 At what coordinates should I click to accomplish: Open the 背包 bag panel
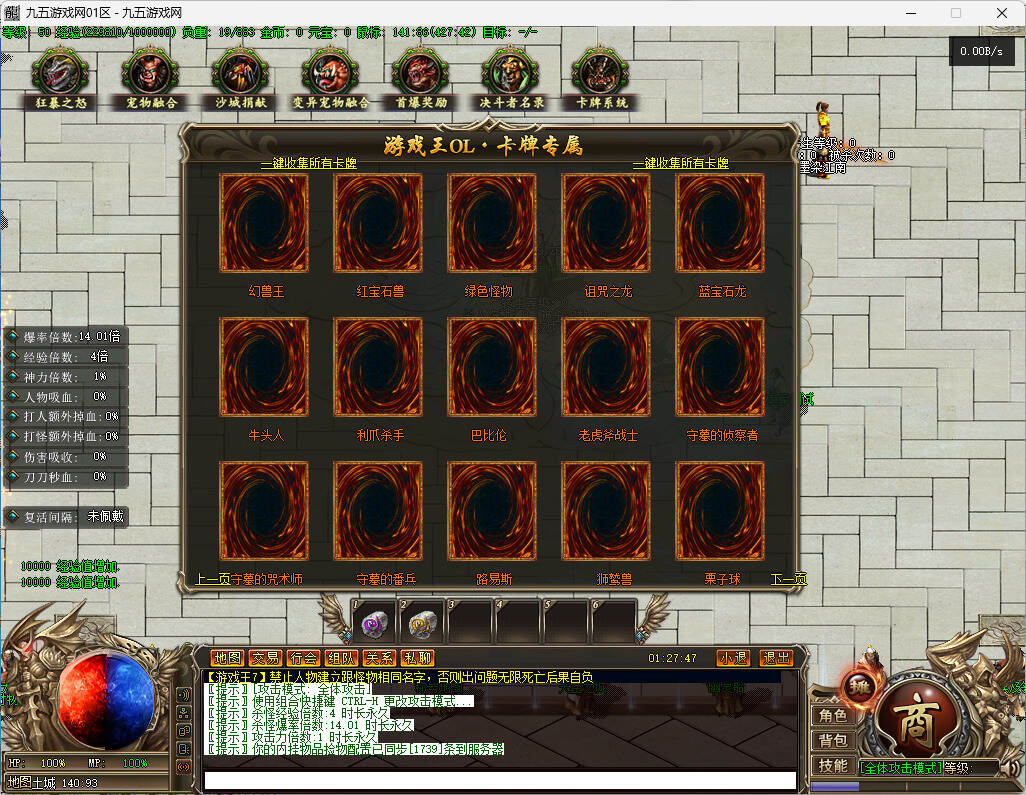coord(833,741)
